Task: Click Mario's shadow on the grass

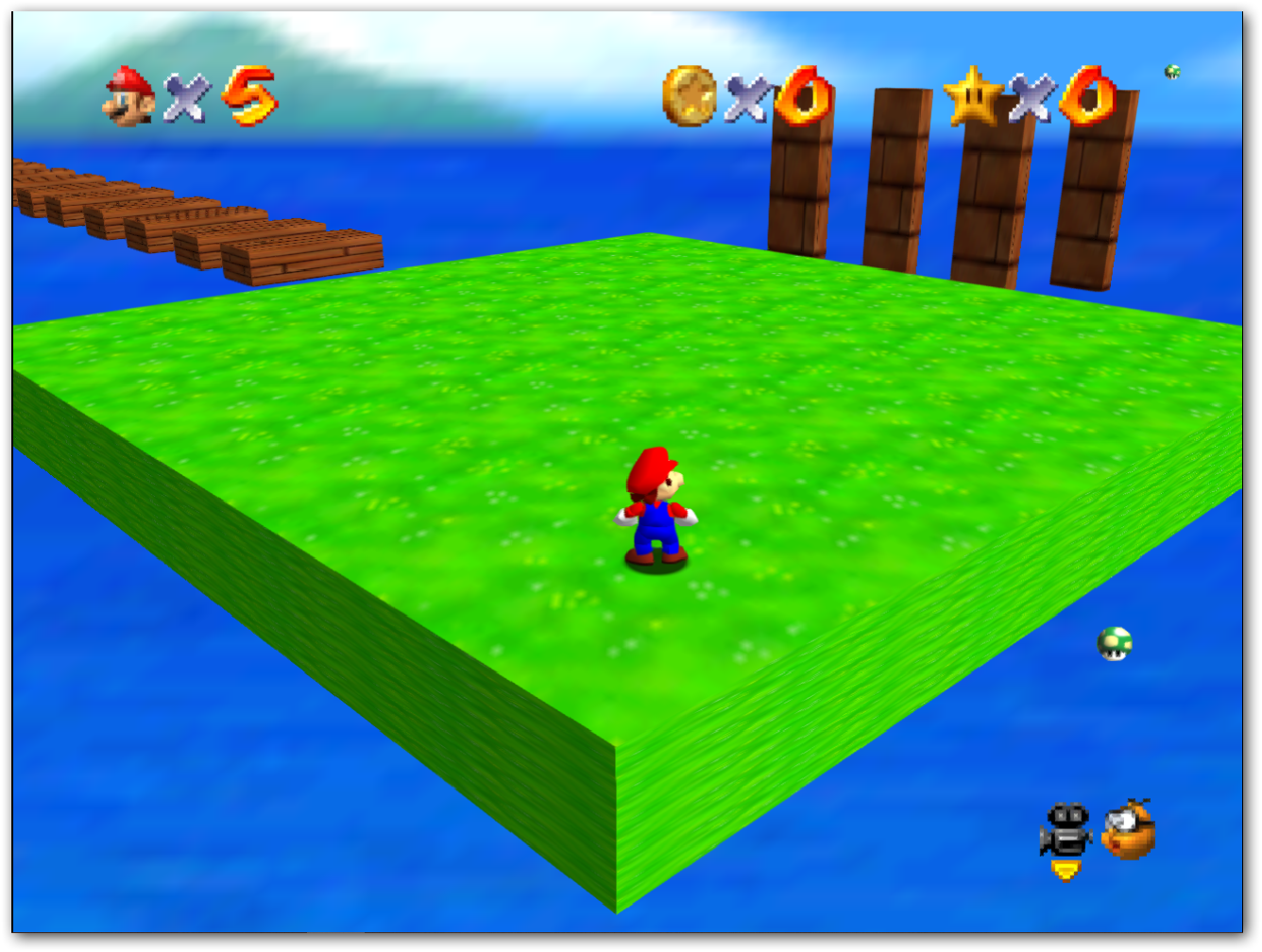Action: (658, 567)
